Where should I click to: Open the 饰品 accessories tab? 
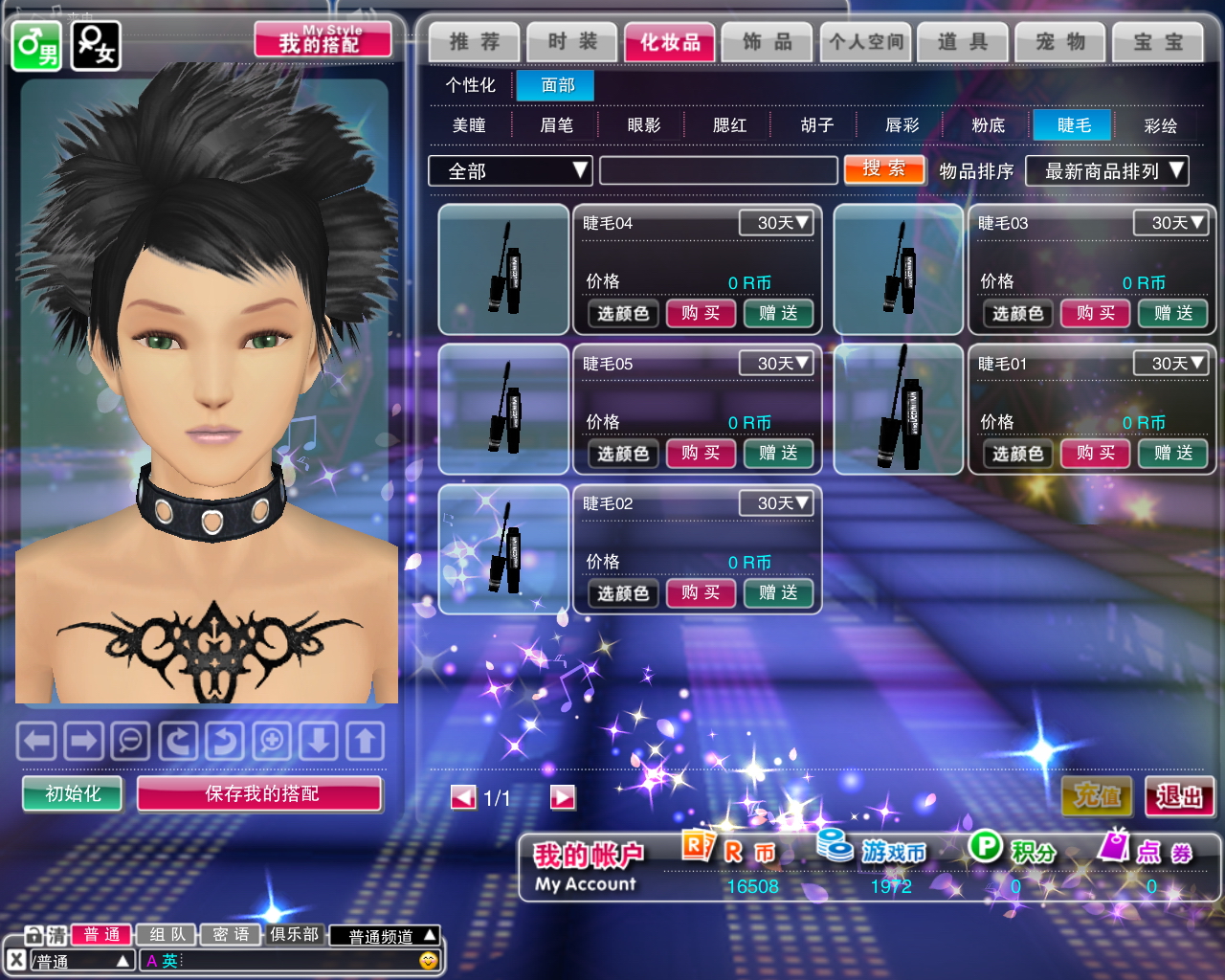pyautogui.click(x=768, y=42)
